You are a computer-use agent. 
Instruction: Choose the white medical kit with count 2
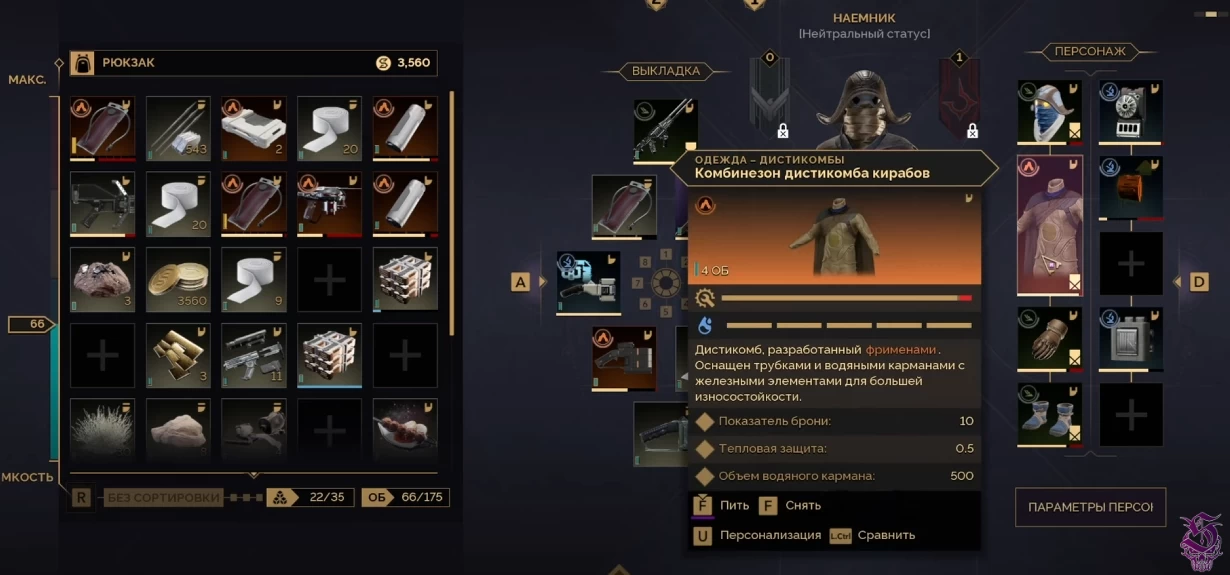[x=254, y=128]
